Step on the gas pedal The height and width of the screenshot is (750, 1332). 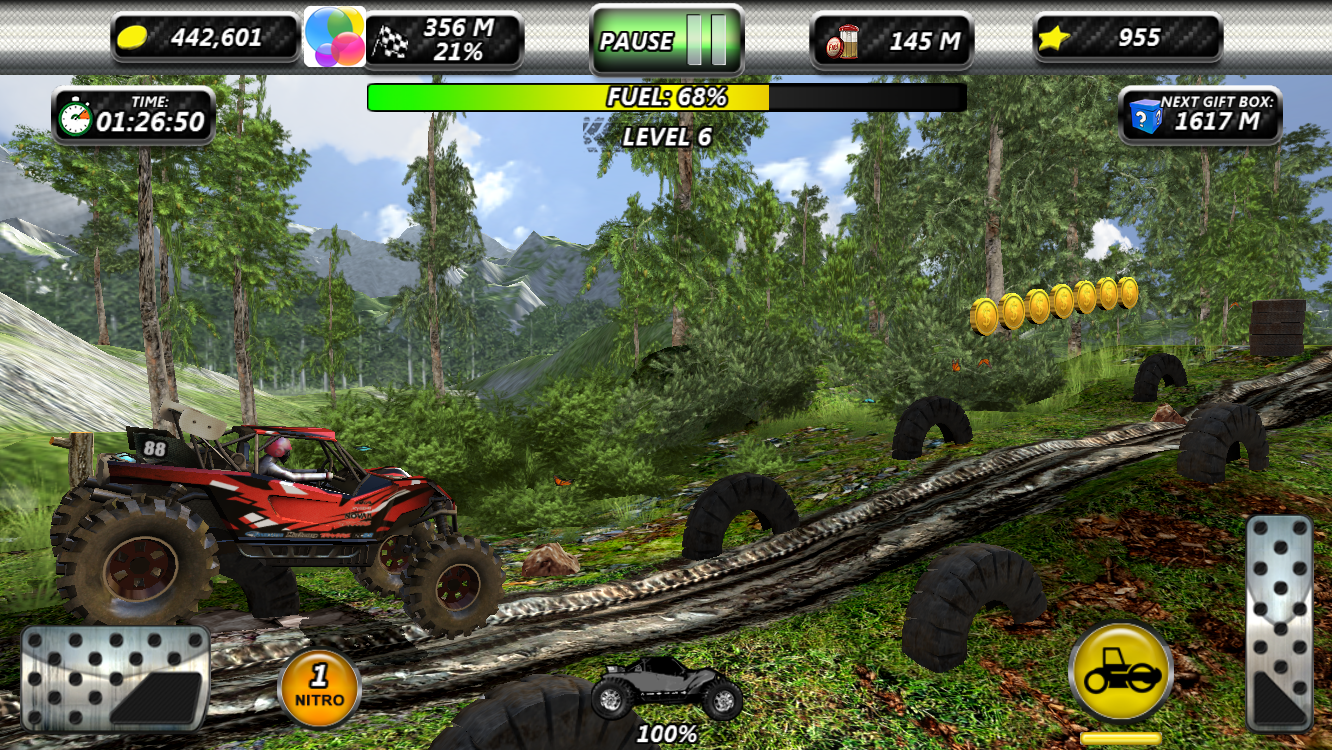pyautogui.click(x=1279, y=622)
